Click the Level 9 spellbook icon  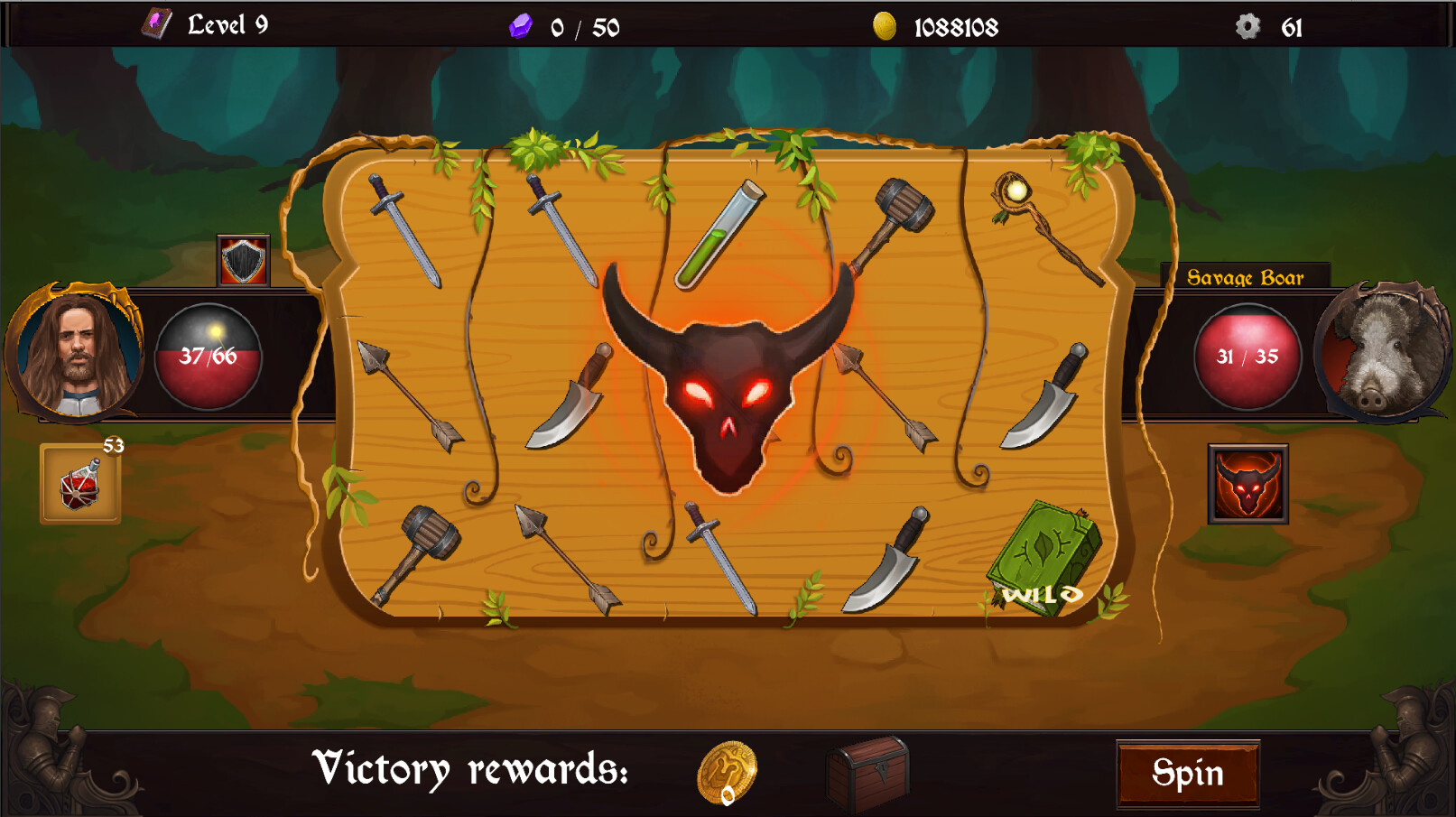(155, 23)
